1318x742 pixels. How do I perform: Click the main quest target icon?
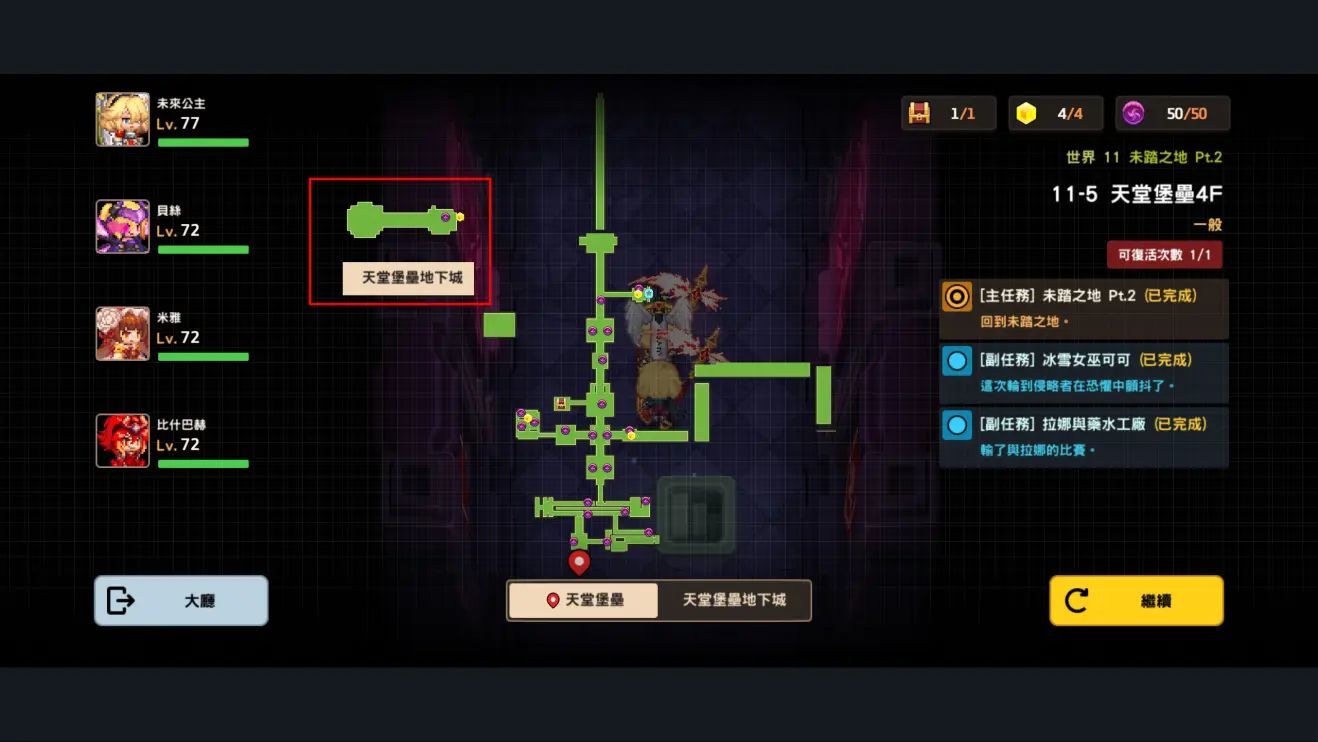pos(956,297)
